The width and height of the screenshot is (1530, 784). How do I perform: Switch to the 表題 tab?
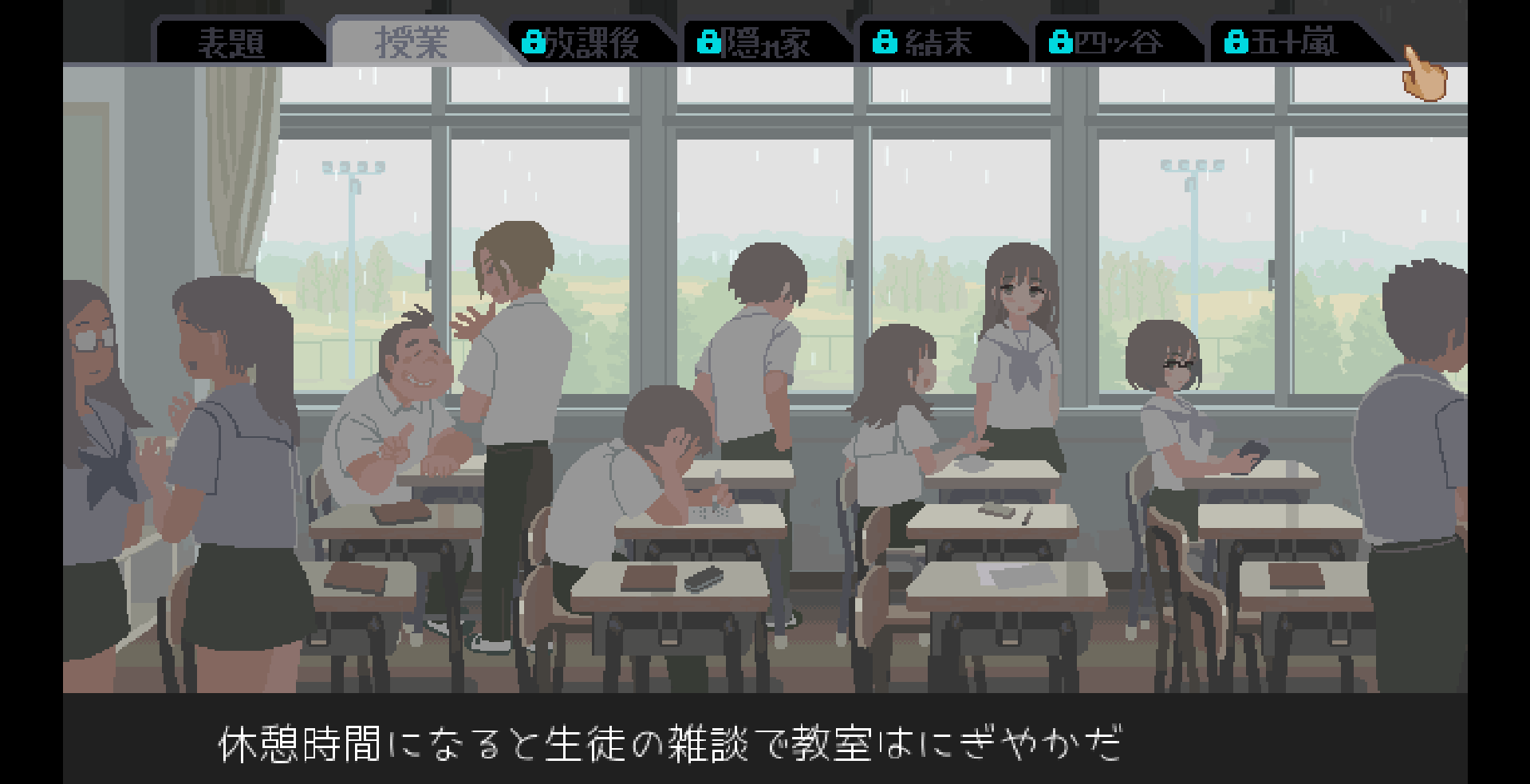pos(231,42)
